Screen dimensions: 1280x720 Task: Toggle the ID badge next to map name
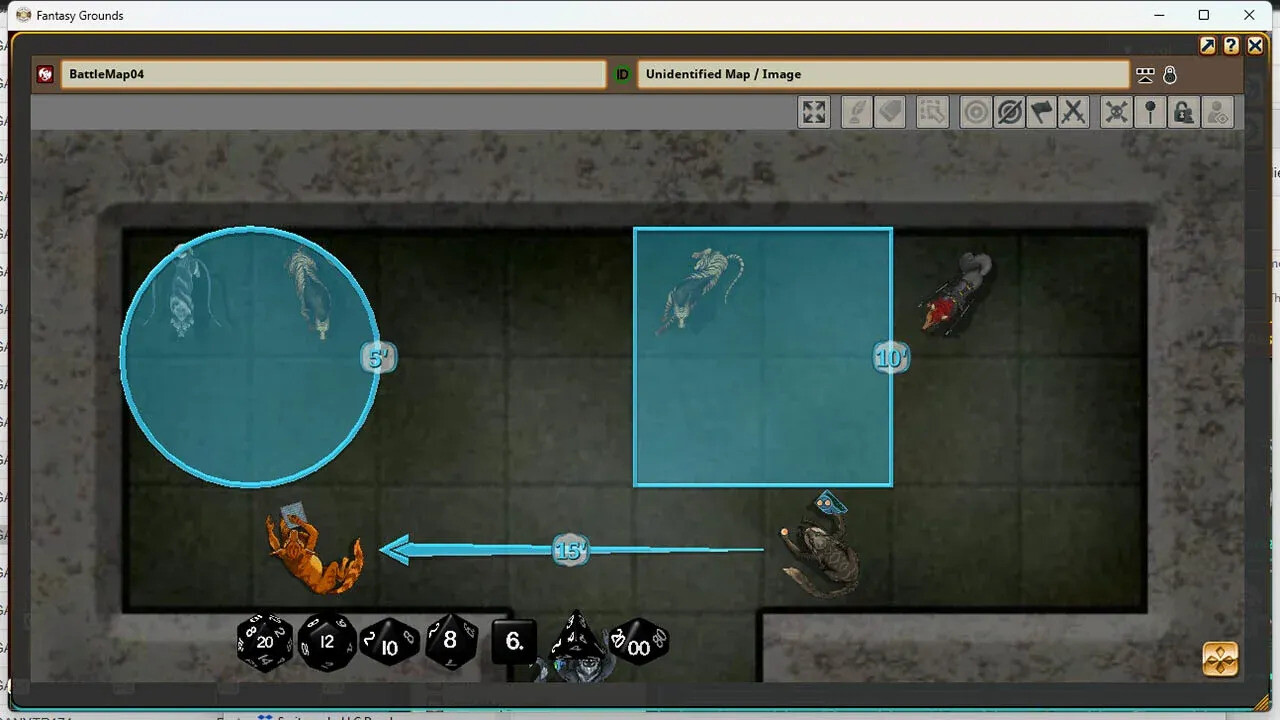pos(621,74)
